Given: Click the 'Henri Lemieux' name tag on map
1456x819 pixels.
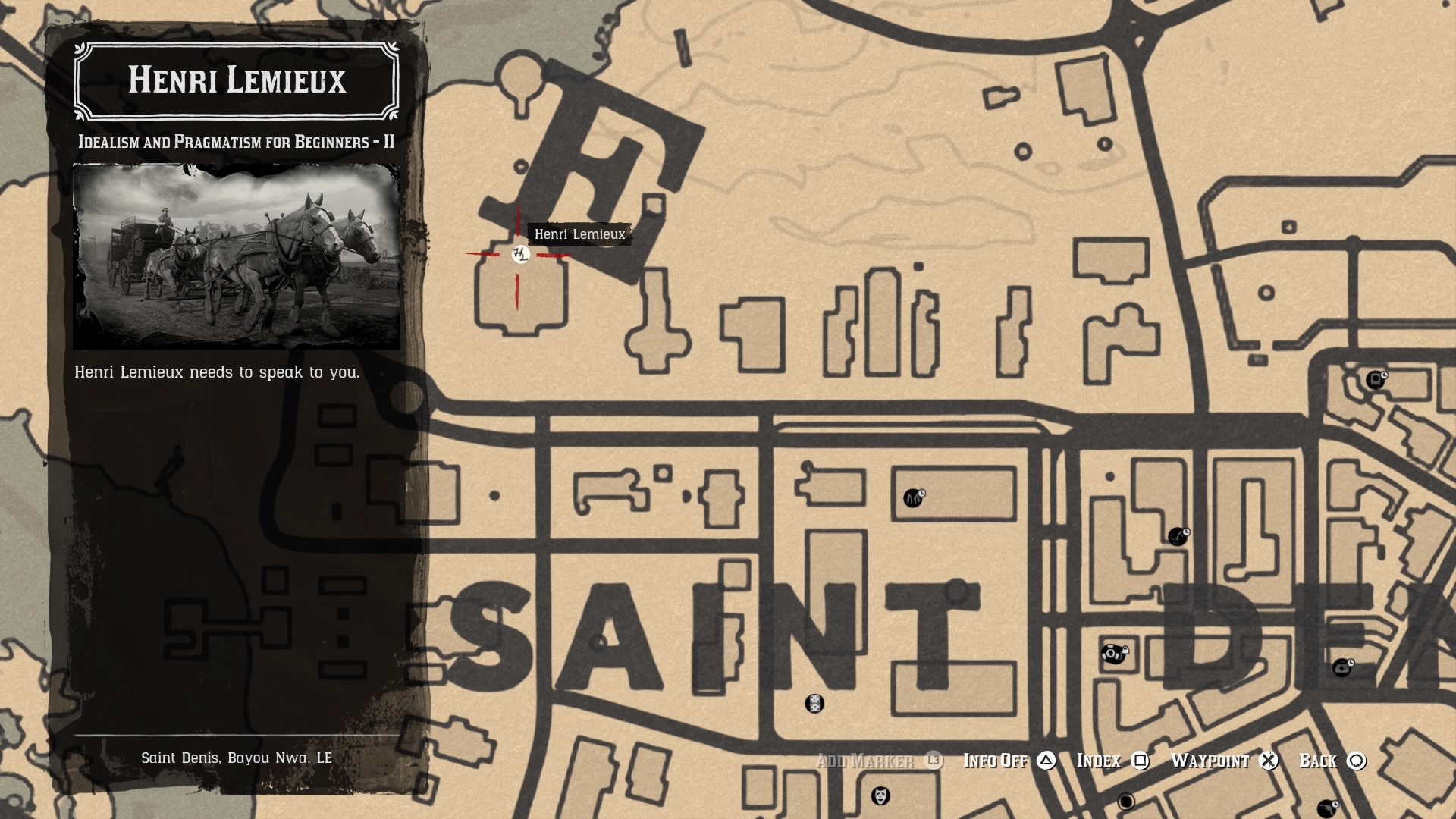Looking at the screenshot, I should click(581, 235).
